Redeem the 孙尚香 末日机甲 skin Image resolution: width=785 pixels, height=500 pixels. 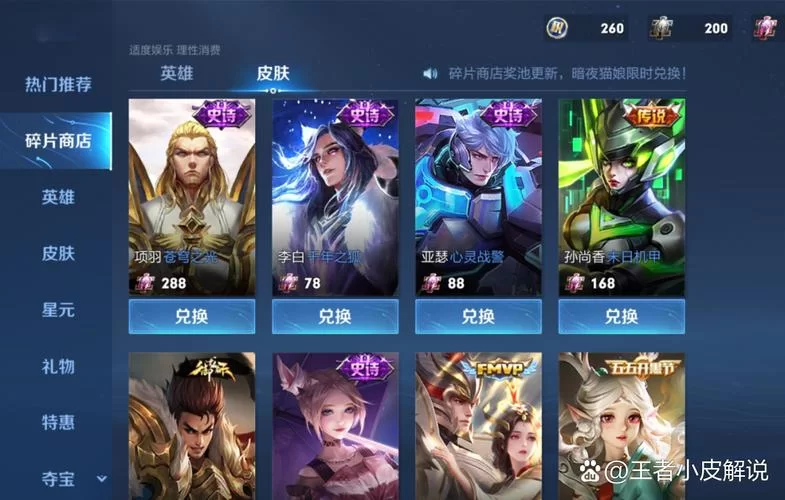coord(621,317)
